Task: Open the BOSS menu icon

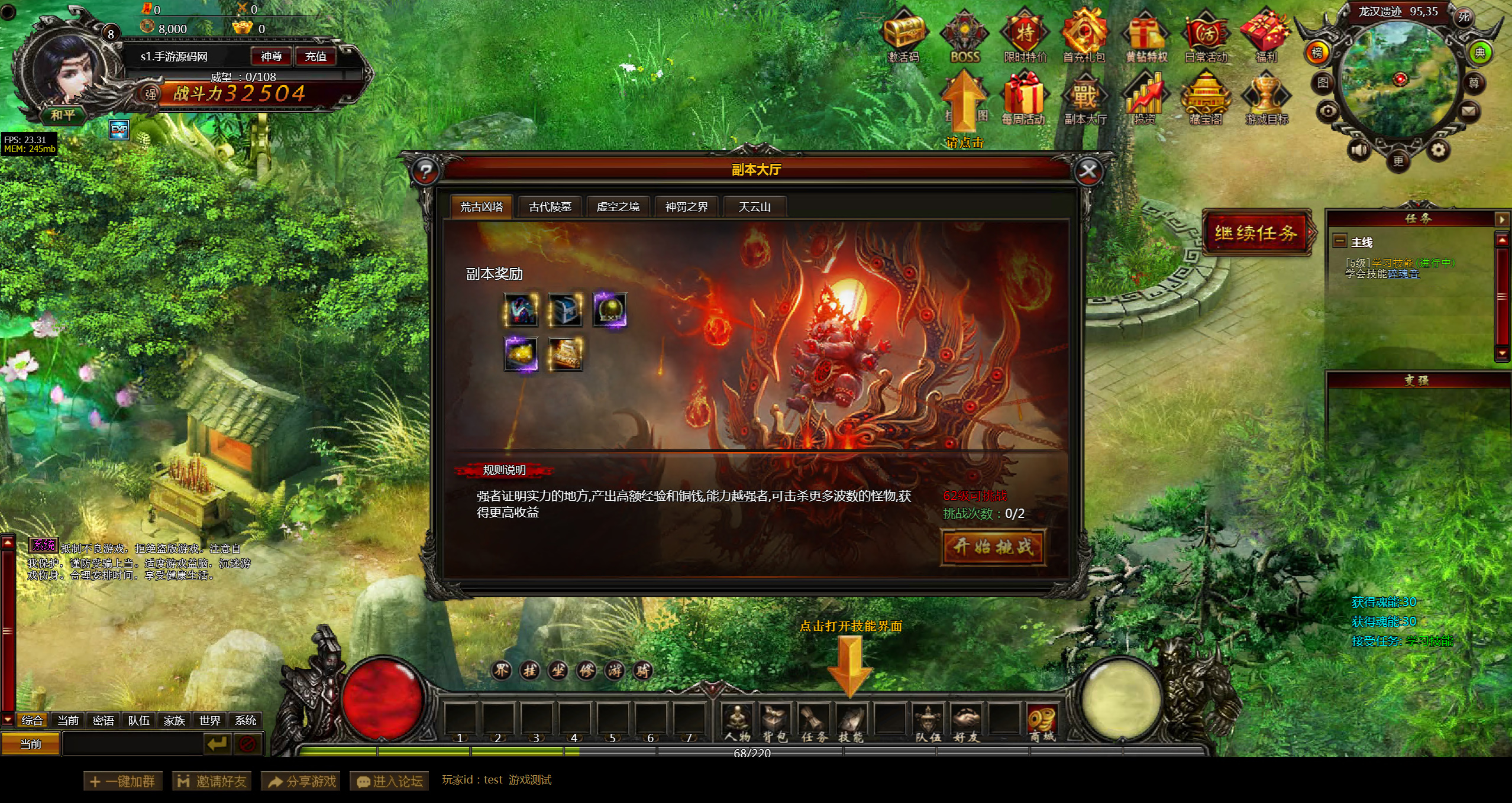Action: [x=965, y=37]
